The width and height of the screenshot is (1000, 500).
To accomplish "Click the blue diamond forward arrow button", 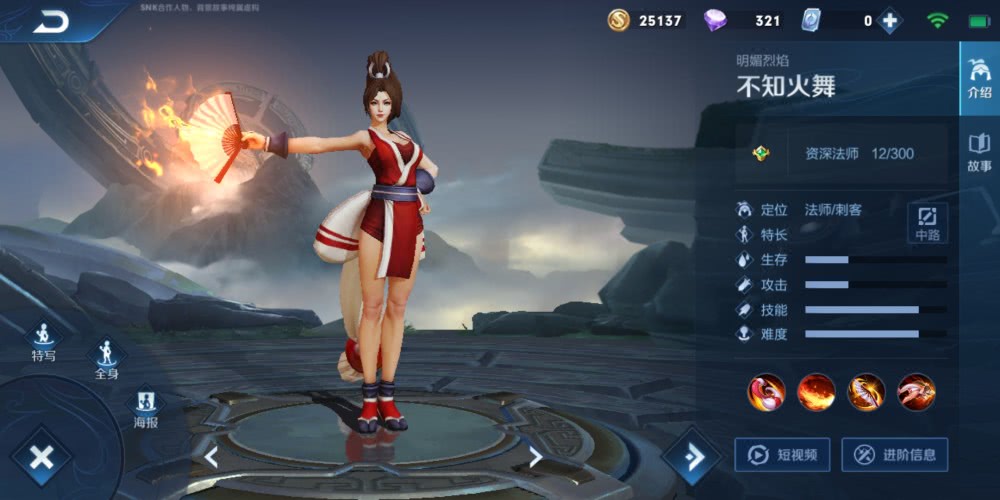I will pos(691,457).
